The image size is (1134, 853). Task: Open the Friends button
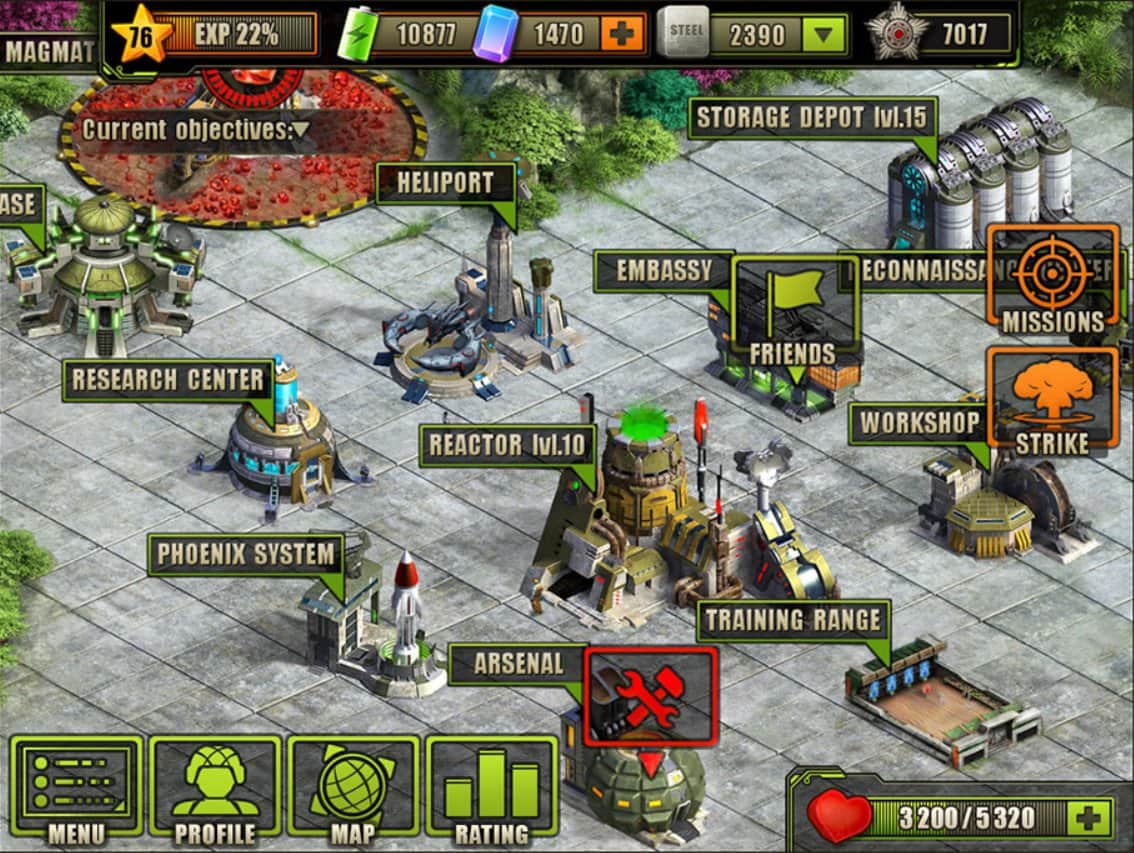point(795,310)
